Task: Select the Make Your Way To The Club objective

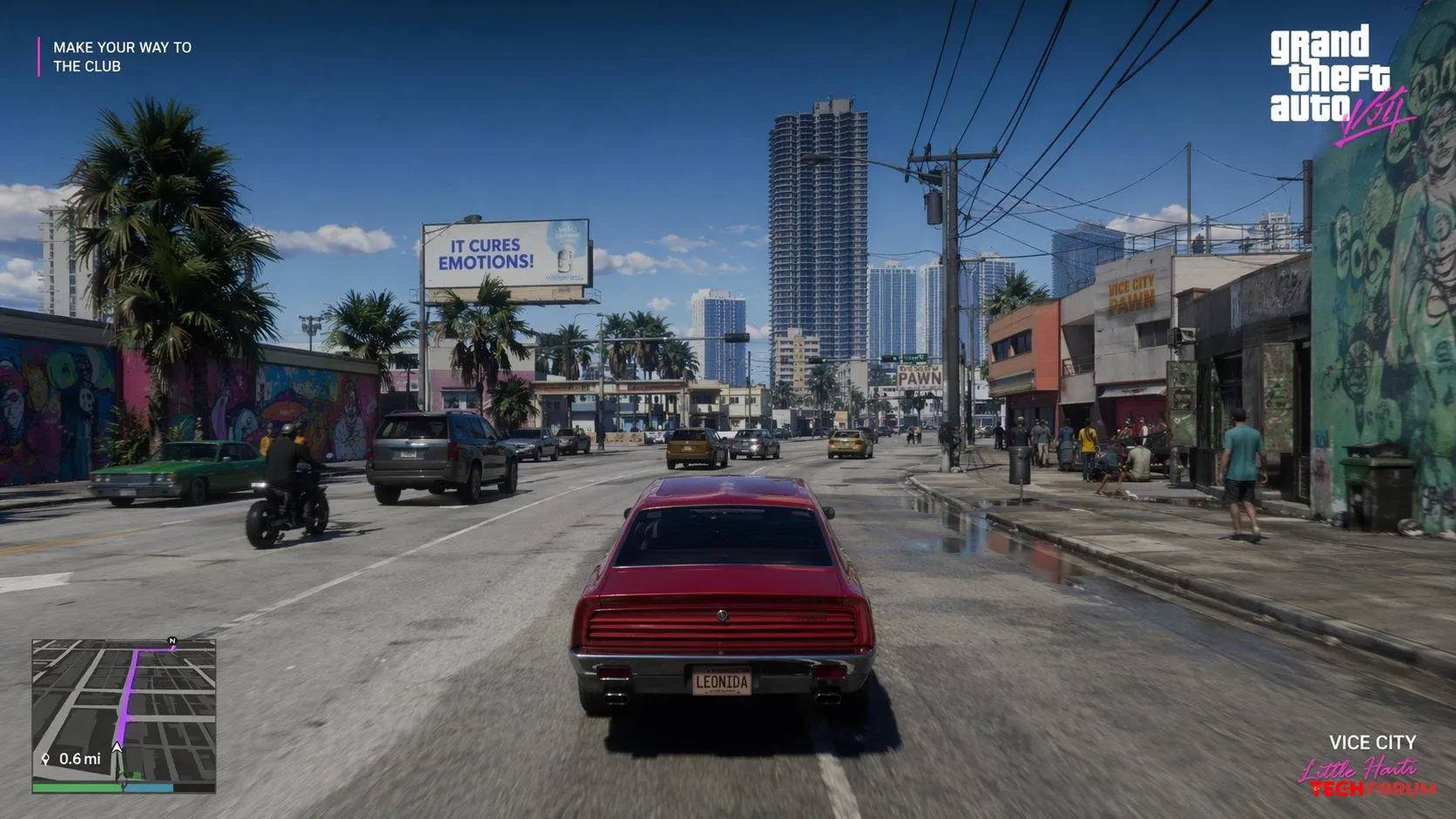Action: click(122, 57)
